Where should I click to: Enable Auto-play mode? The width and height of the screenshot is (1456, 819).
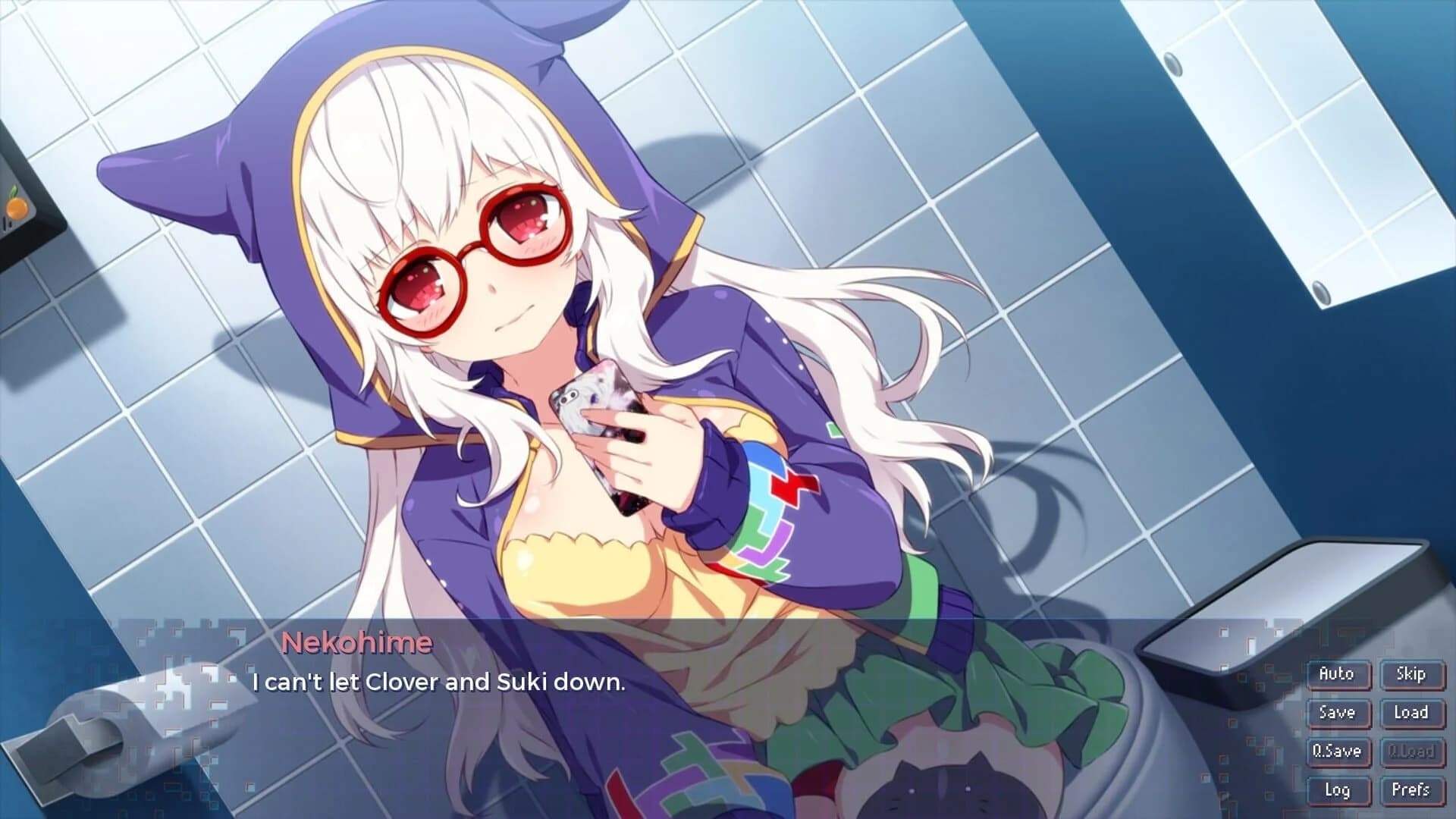1337,673
